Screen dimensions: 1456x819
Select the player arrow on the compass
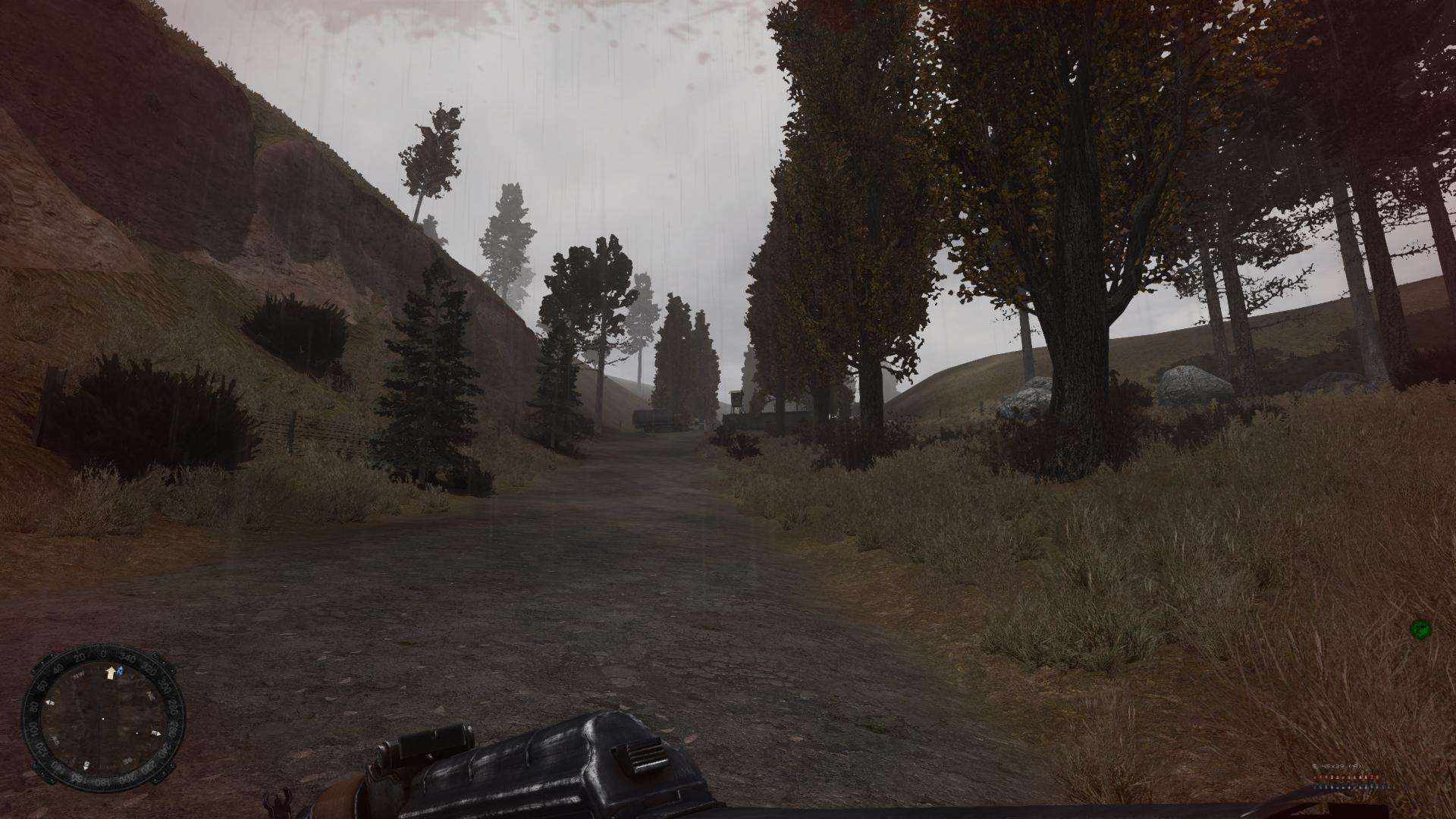click(111, 673)
